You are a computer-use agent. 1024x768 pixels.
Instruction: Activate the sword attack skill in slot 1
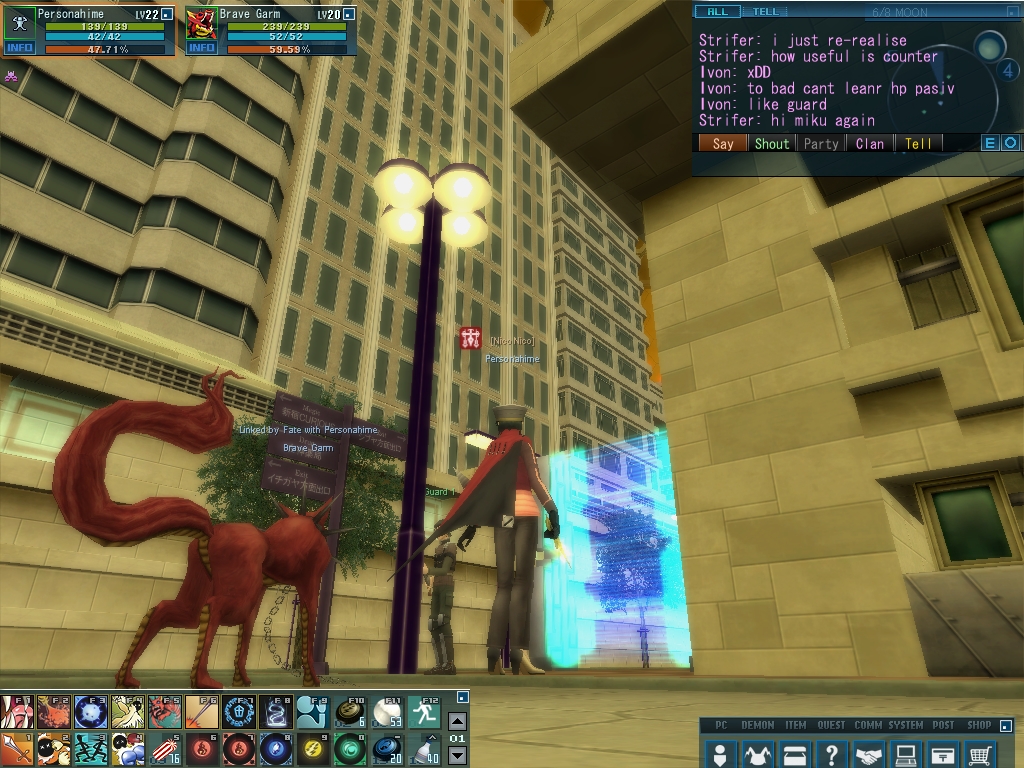(17, 749)
